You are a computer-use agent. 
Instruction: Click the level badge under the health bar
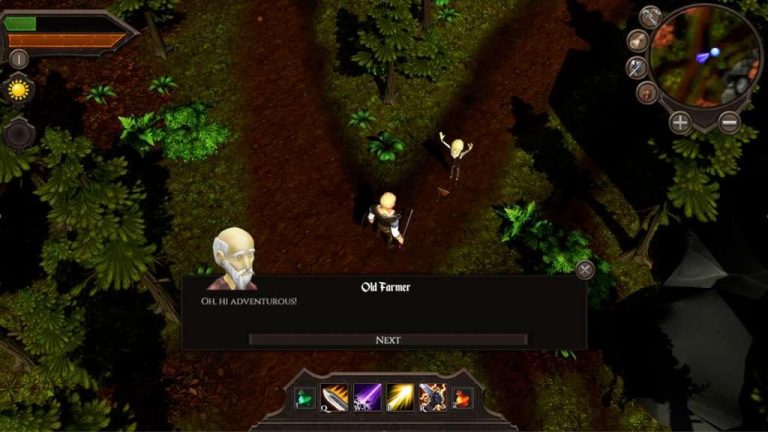point(17,58)
